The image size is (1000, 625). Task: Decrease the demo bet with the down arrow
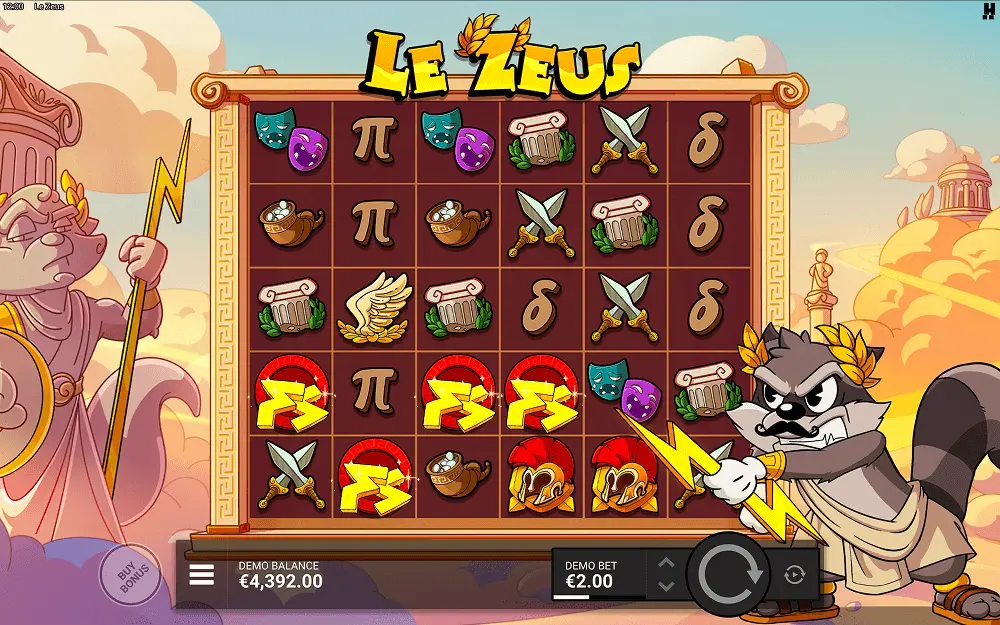(x=667, y=585)
